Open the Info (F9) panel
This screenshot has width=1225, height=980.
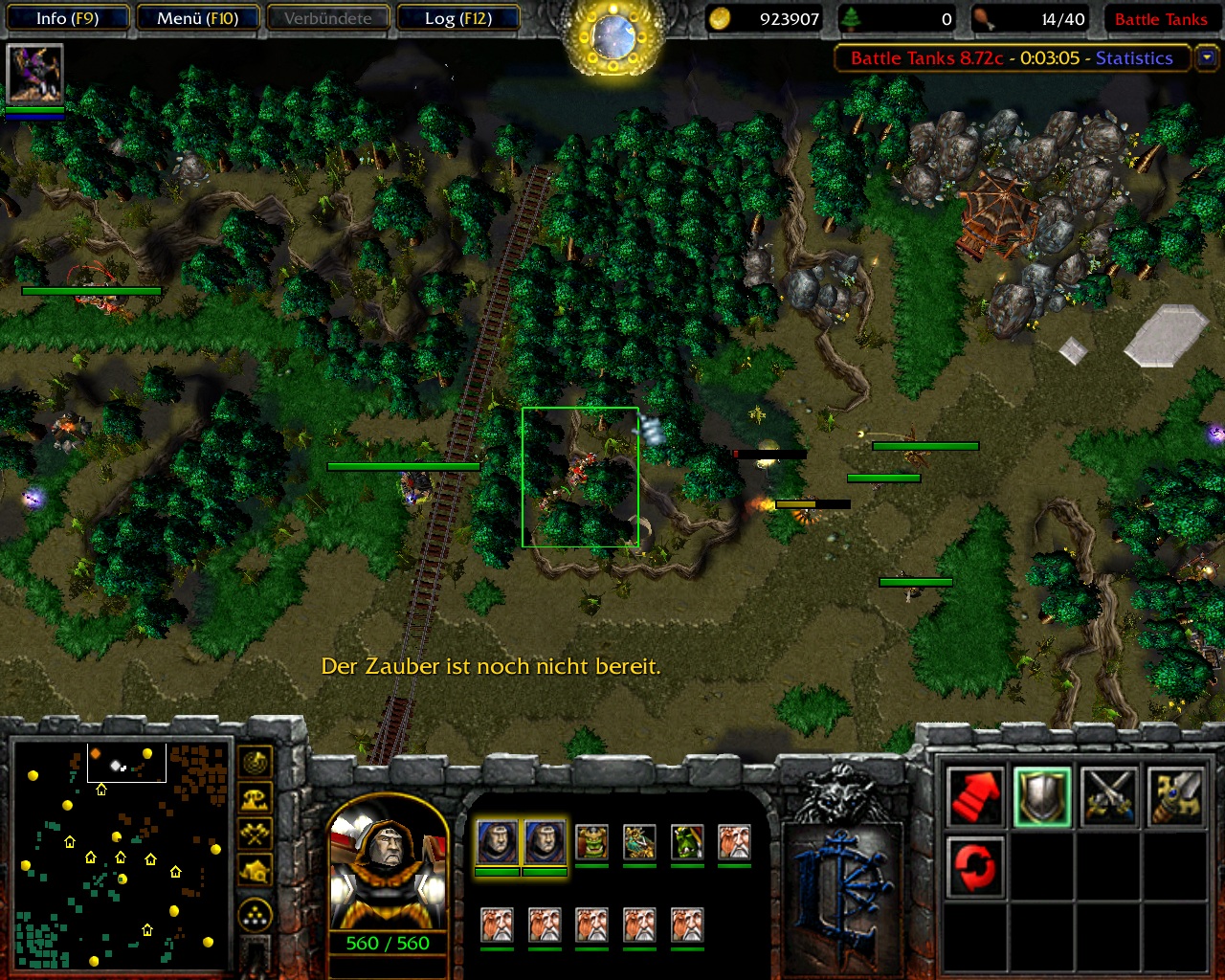pos(67,18)
